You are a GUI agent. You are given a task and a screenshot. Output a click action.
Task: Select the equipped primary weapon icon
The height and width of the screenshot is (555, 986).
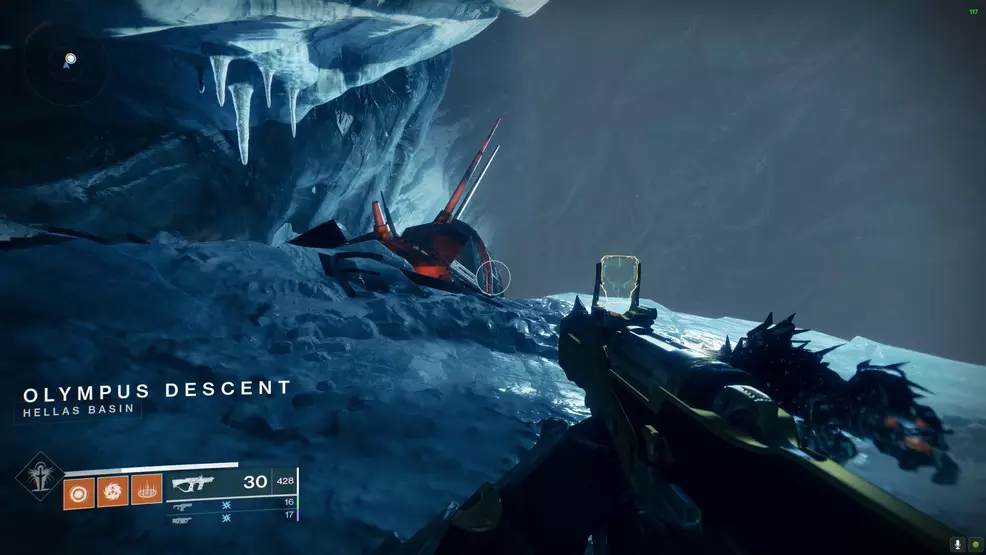(195, 482)
